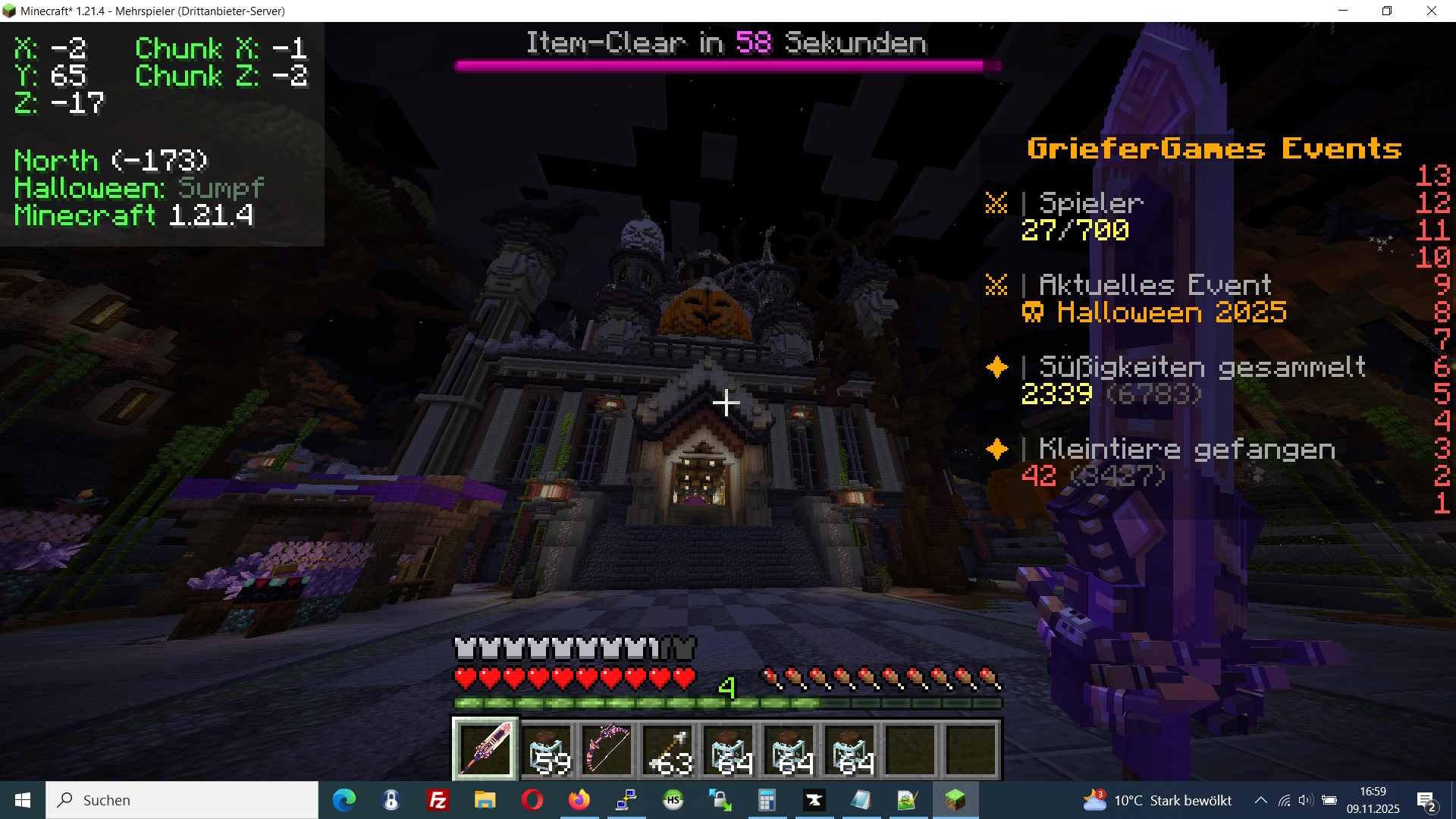Image resolution: width=1456 pixels, height=819 pixels.
Task: Close the Minecraft window
Action: [1431, 11]
